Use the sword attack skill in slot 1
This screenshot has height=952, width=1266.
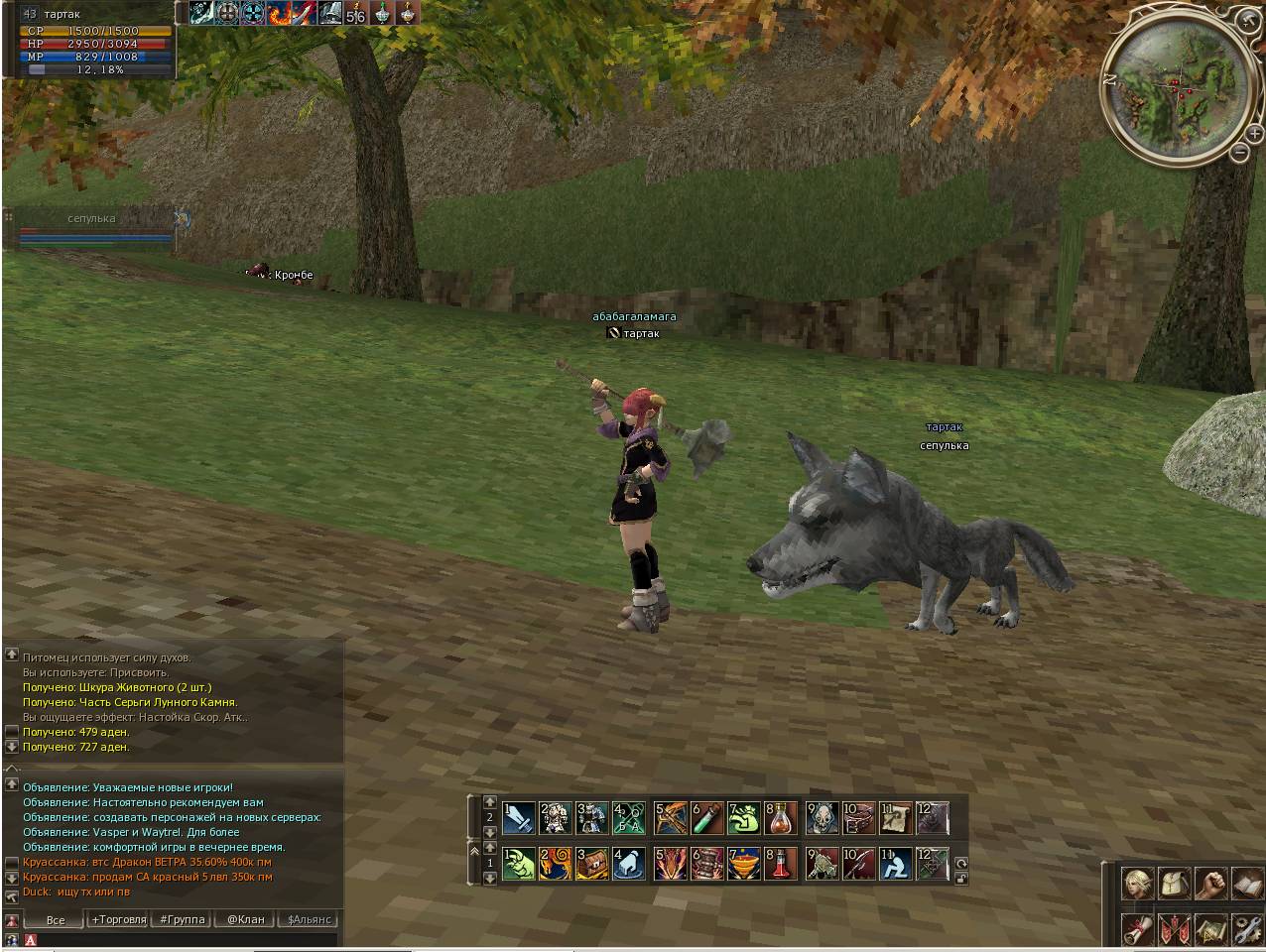(518, 818)
